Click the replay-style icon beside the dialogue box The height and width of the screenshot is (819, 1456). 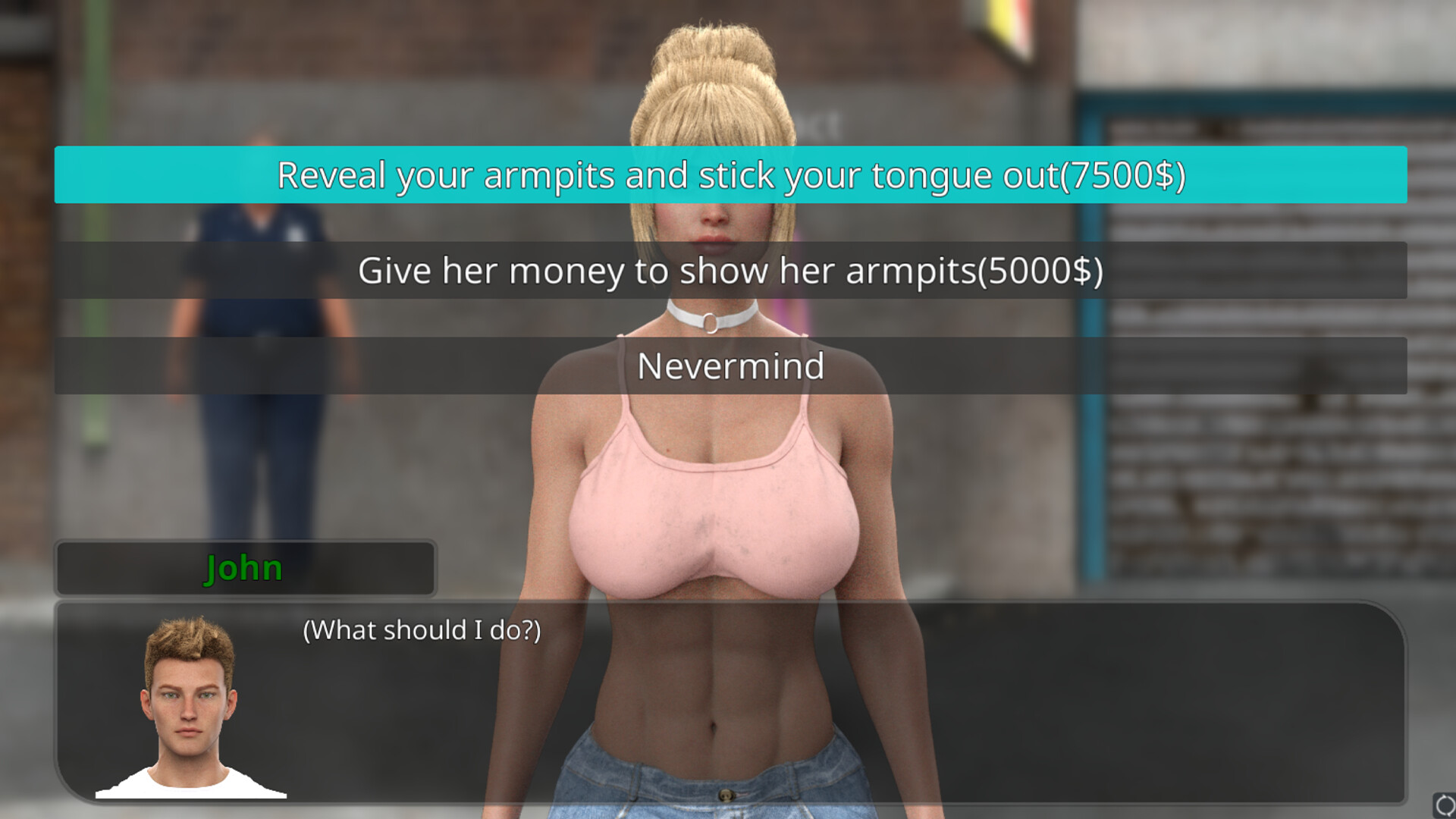[x=1445, y=805]
